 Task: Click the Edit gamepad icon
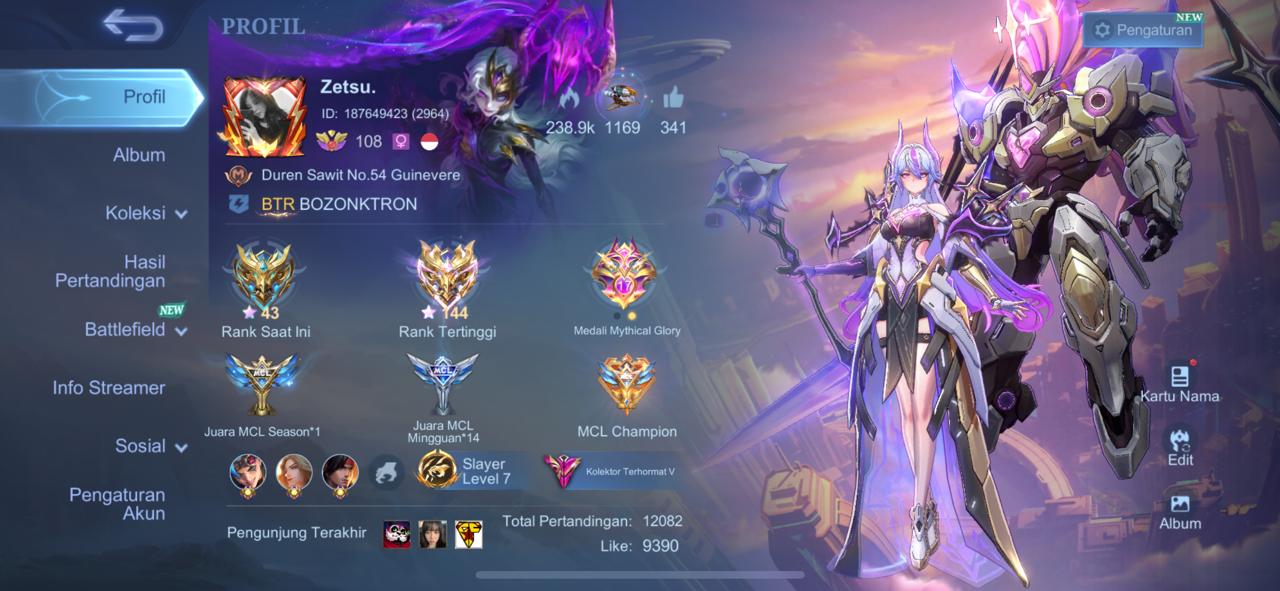point(1180,445)
